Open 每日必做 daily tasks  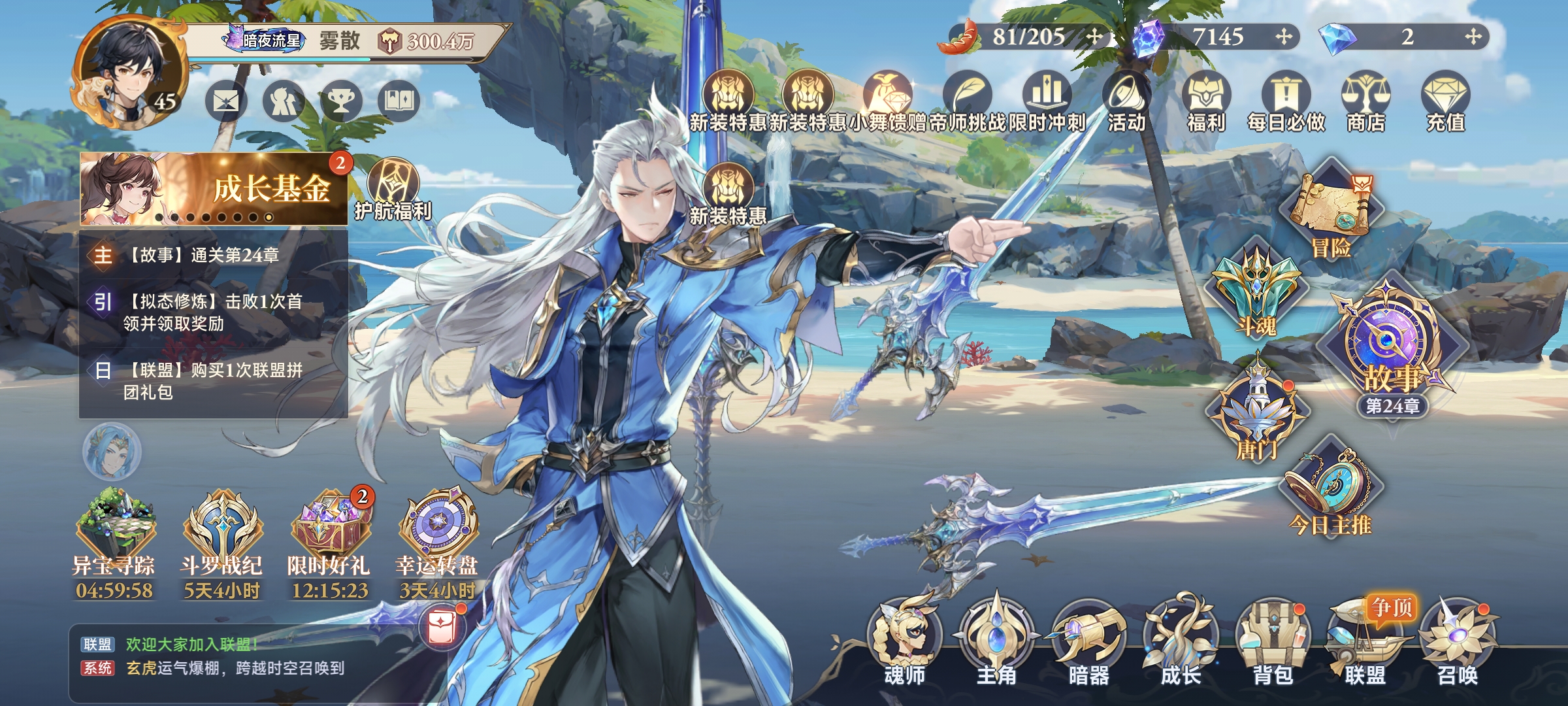click(1286, 101)
